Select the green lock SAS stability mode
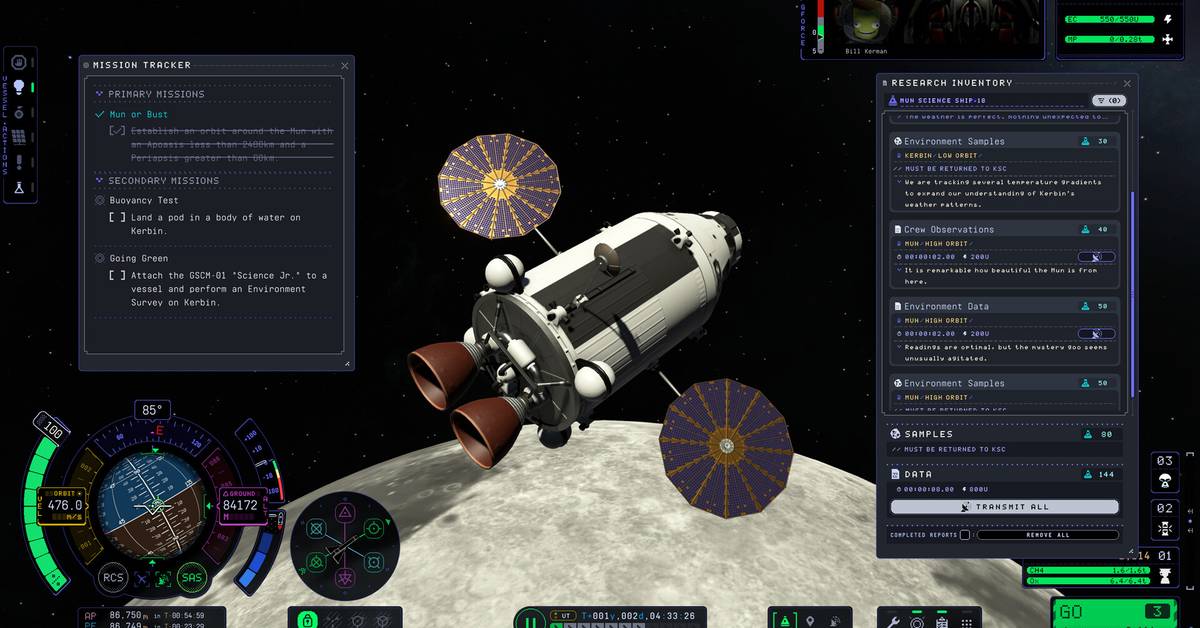Screen dimensions: 1200x628 307,621
